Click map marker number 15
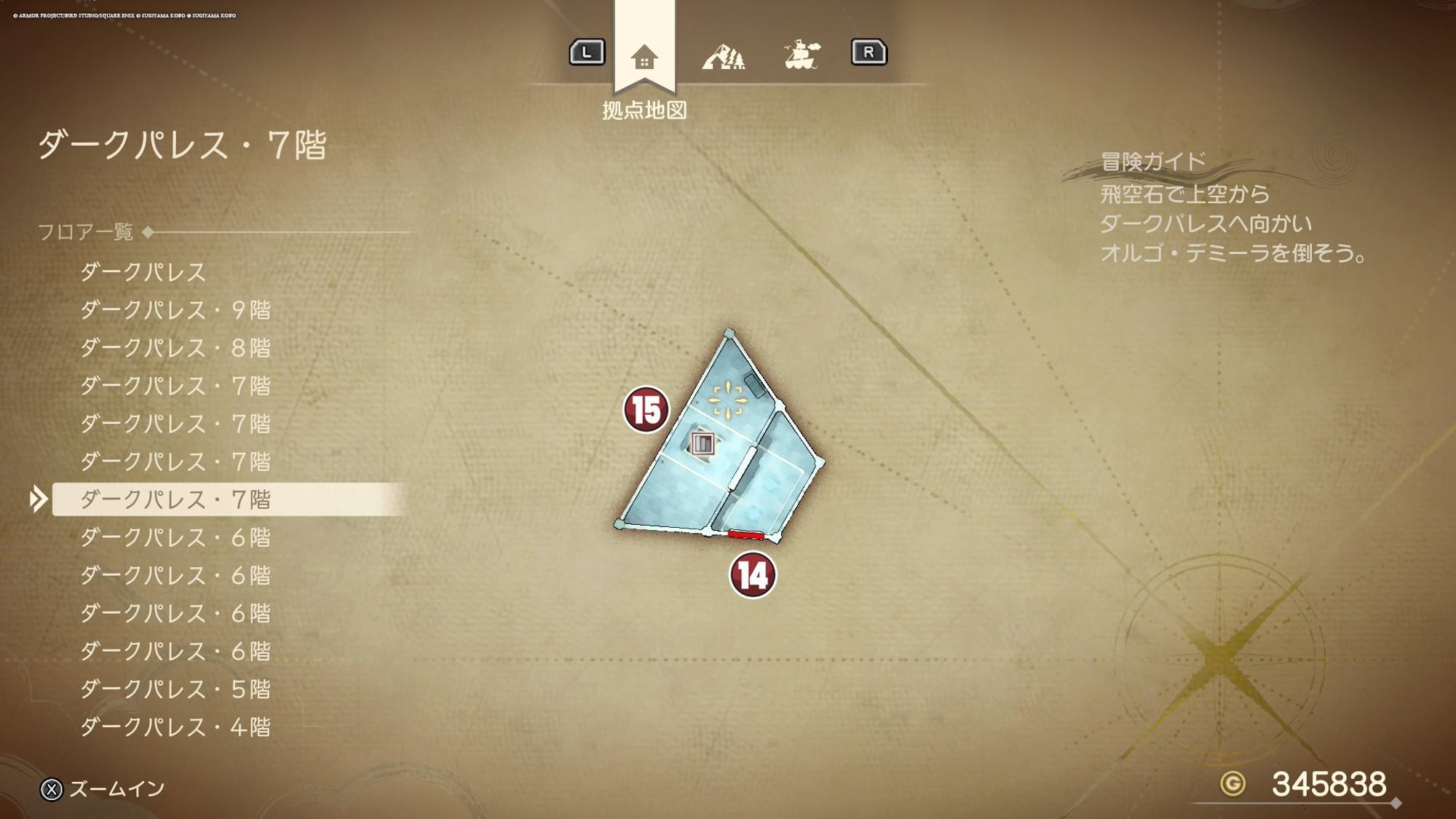The height and width of the screenshot is (819, 1456). (646, 410)
